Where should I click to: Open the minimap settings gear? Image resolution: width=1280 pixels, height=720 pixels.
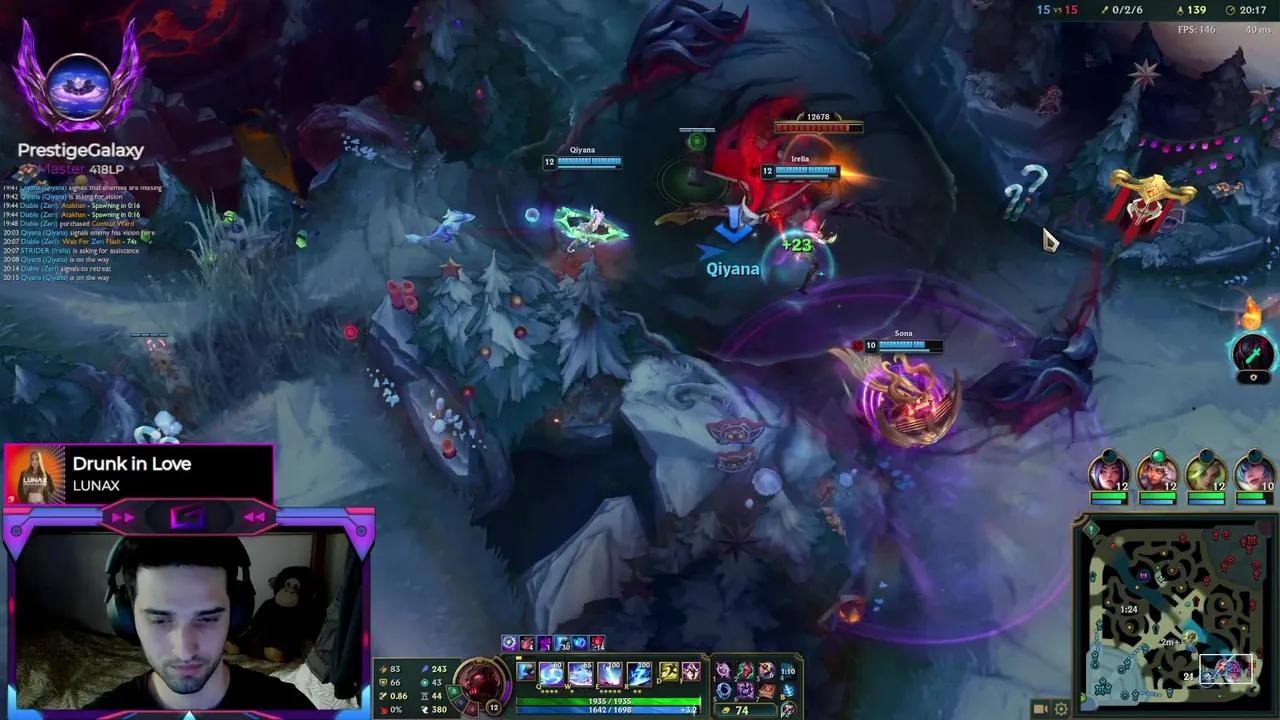(1062, 708)
